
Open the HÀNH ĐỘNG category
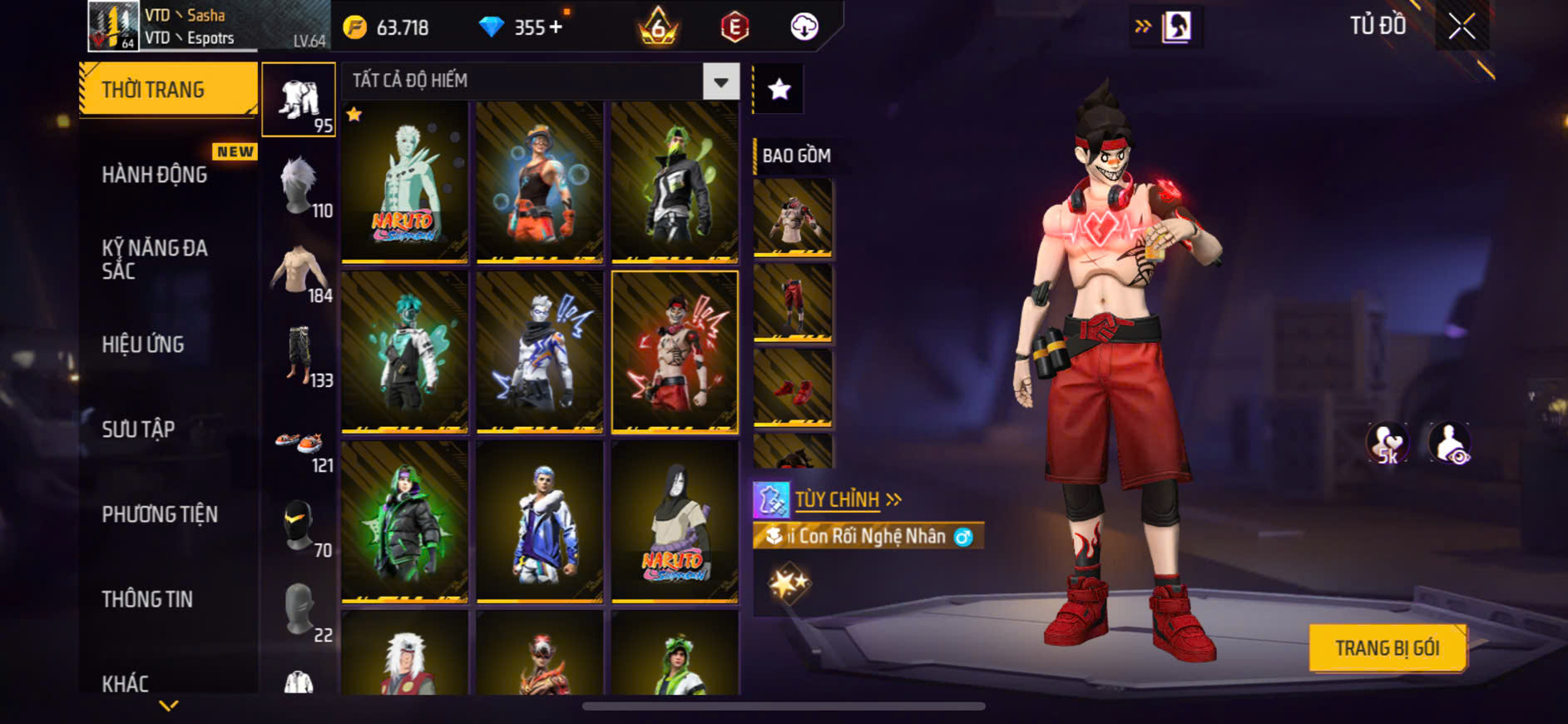point(155,175)
